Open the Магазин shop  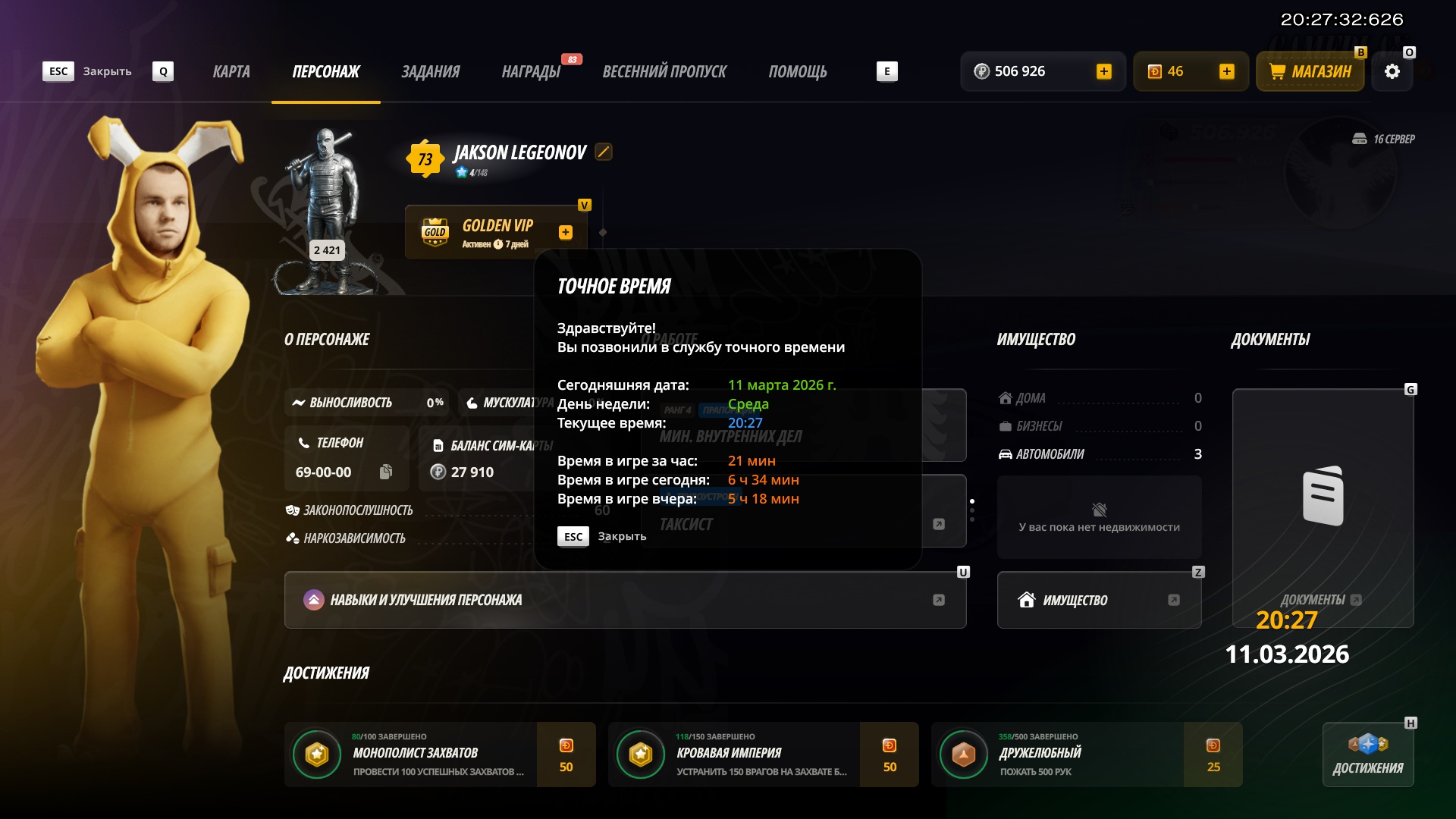pyautogui.click(x=1310, y=72)
